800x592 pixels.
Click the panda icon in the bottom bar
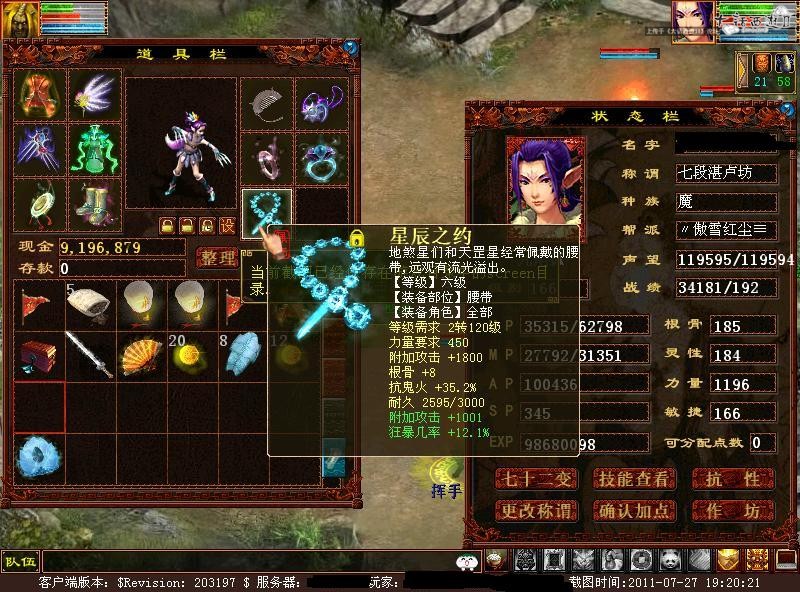[668, 560]
